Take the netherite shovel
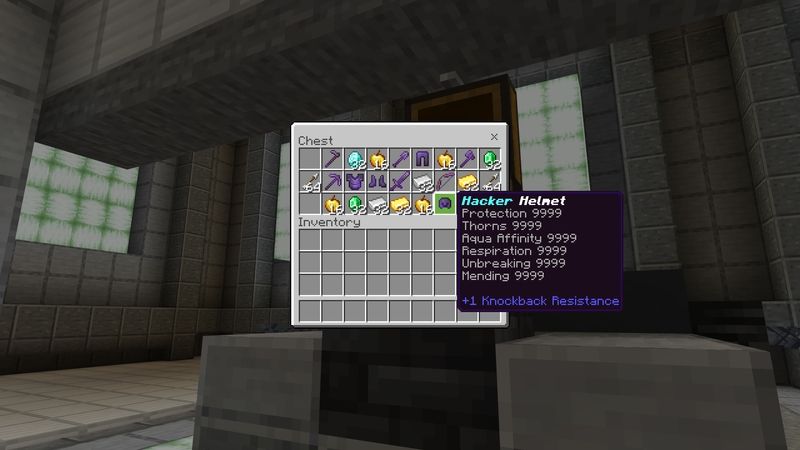The image size is (800, 450). (401, 159)
